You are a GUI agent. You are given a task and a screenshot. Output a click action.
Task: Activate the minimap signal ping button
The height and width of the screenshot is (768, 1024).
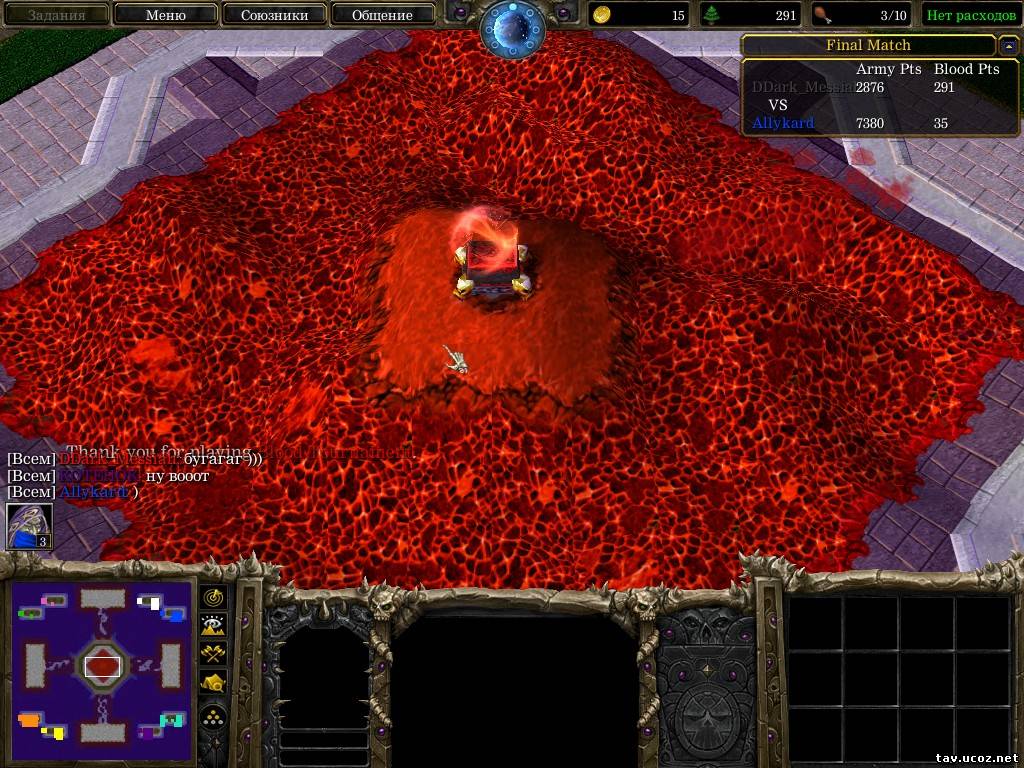coord(214,597)
